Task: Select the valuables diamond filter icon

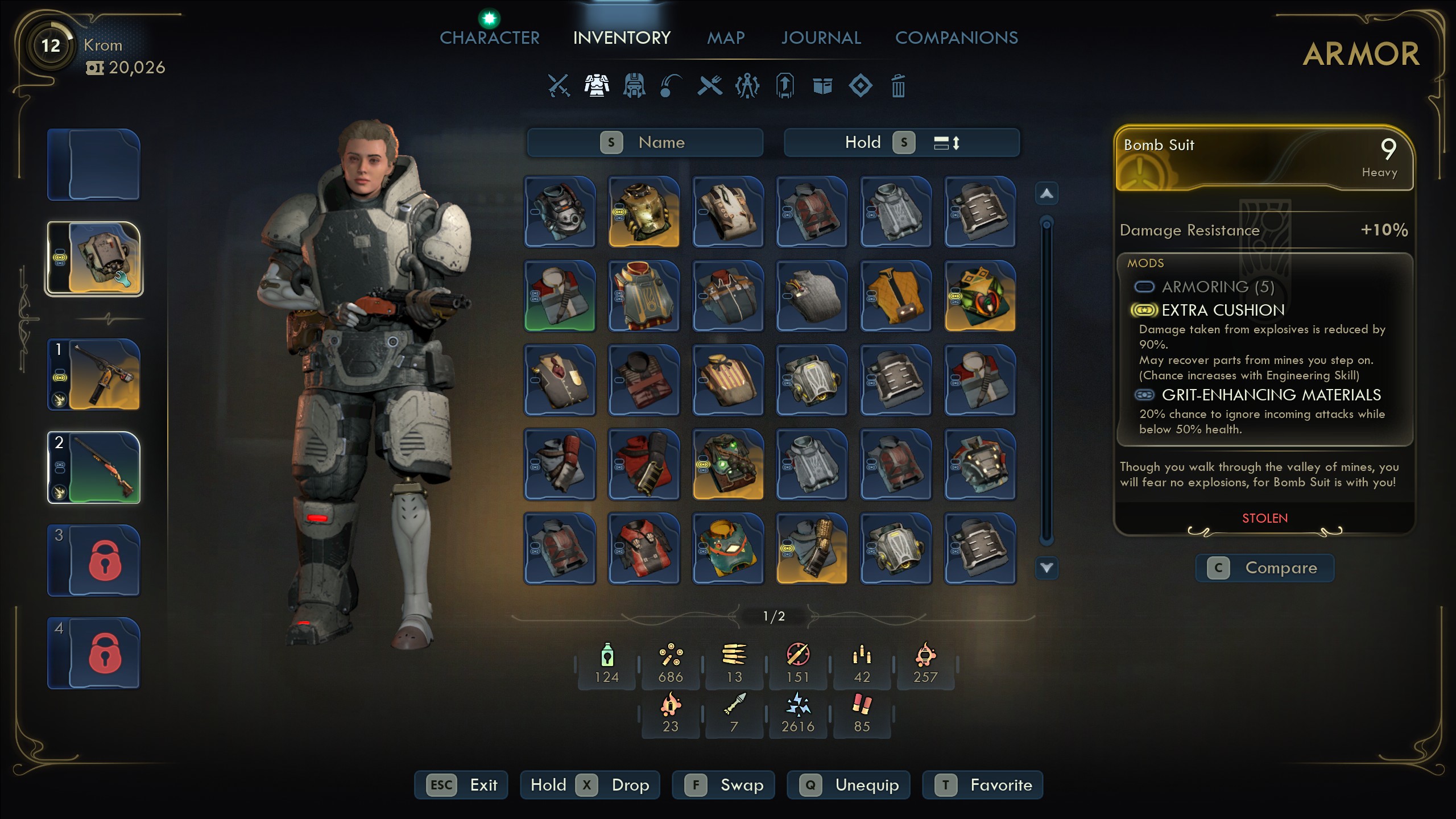Action: tap(861, 85)
